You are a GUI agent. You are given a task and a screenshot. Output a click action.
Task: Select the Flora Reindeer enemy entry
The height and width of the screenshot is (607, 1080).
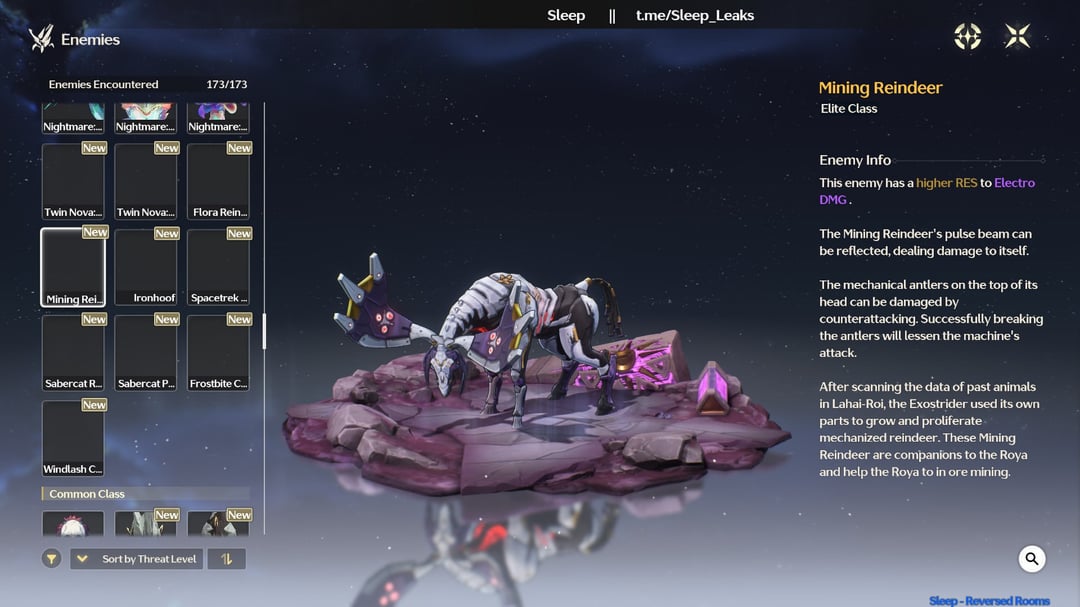(218, 181)
